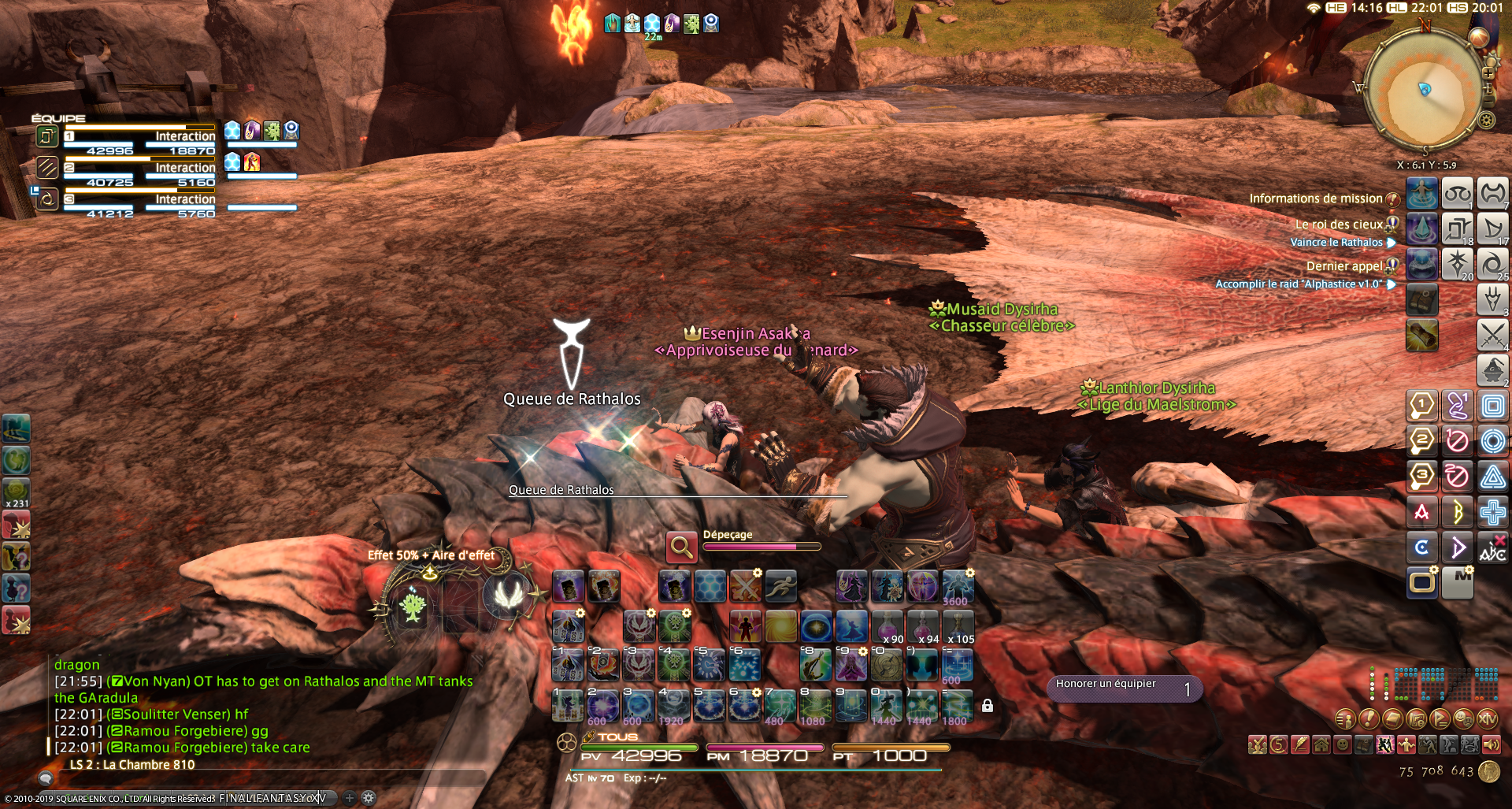Open the housing menu house icon

tap(1321, 744)
